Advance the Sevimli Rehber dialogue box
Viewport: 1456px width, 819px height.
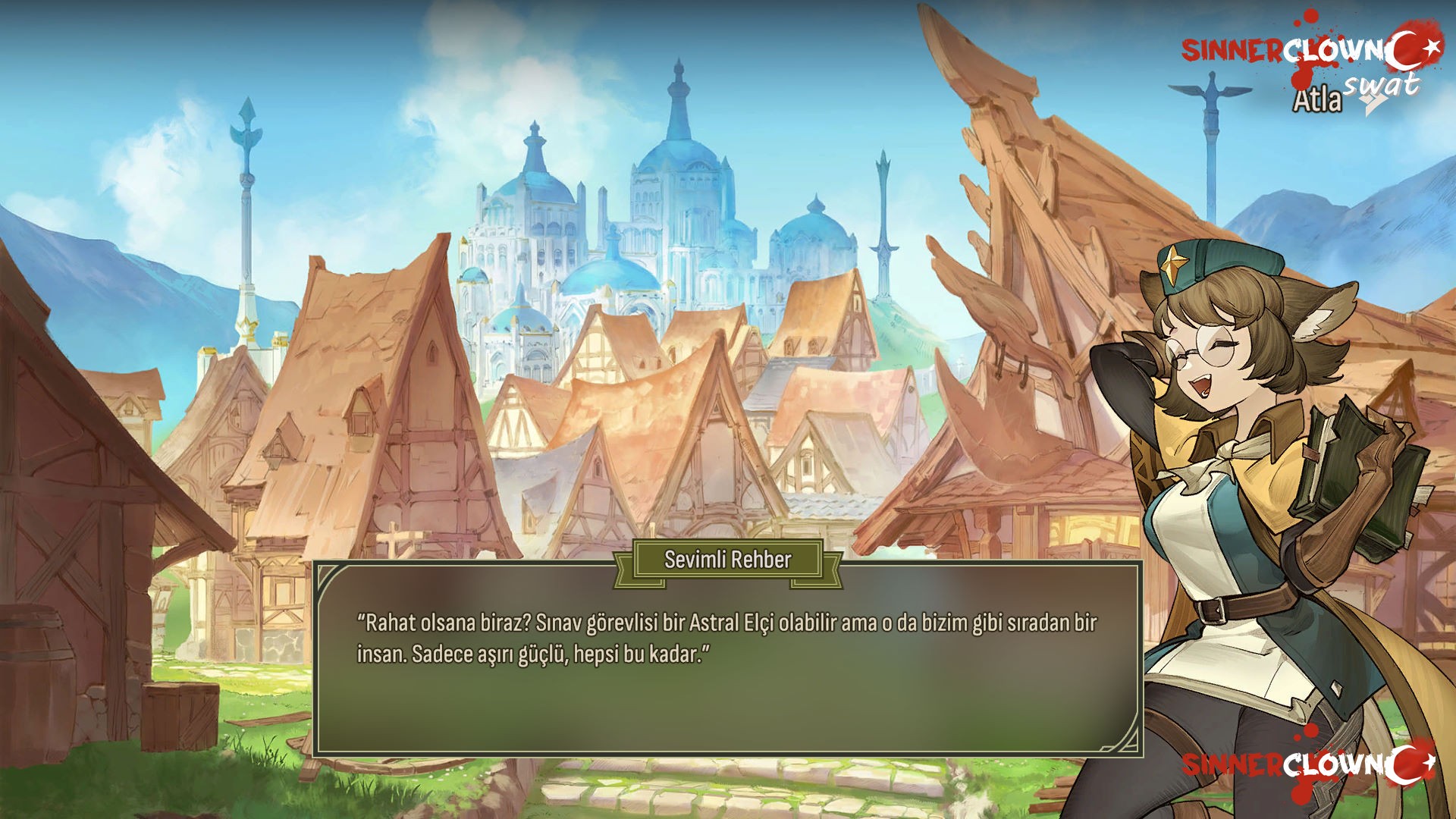click(727, 667)
